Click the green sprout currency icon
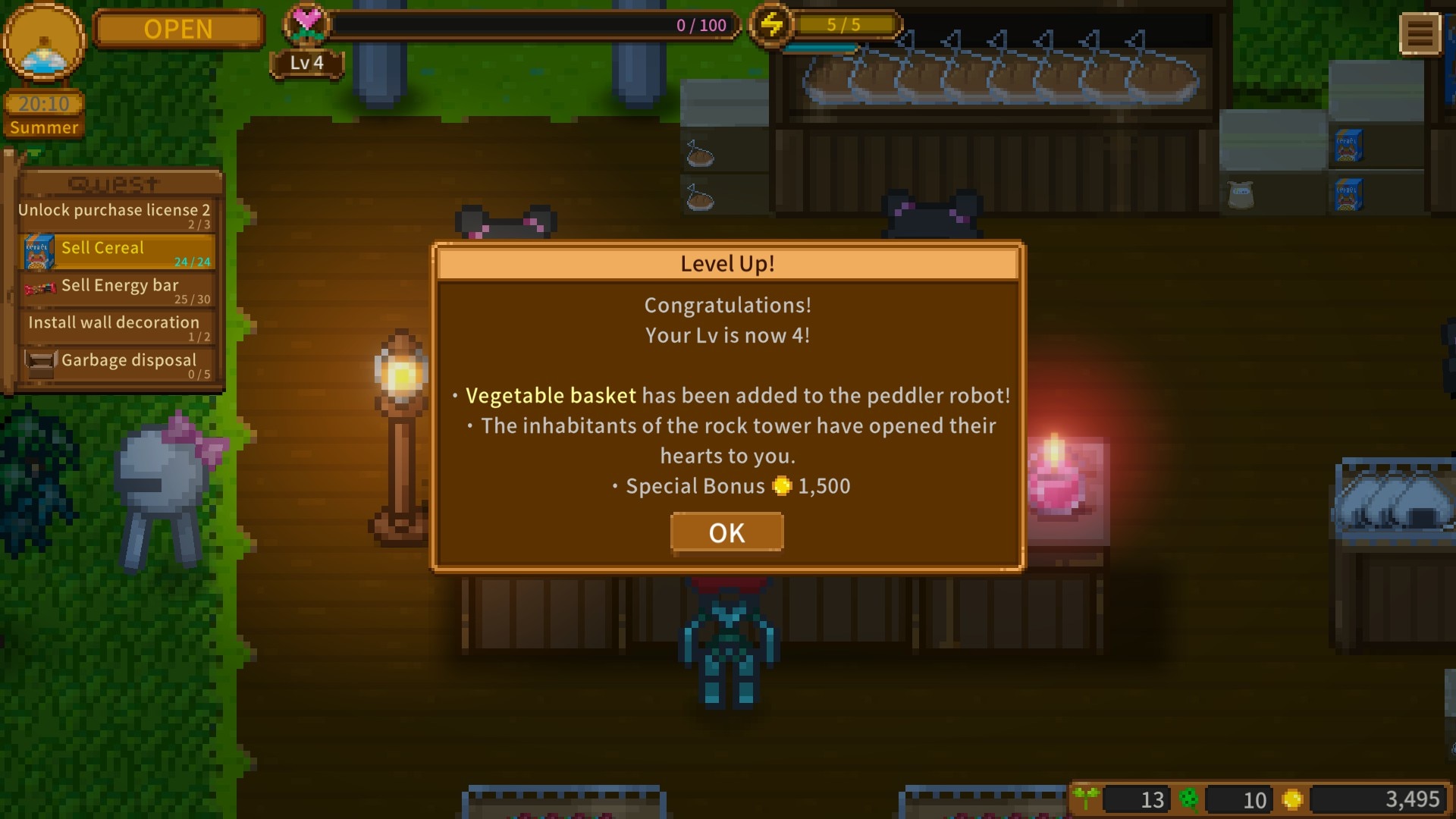The width and height of the screenshot is (1456, 819). pos(1086,798)
